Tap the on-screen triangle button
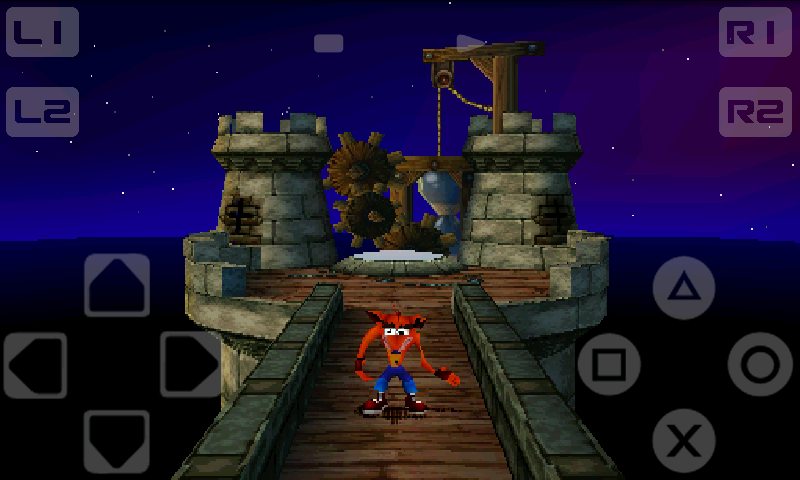This screenshot has height=480, width=800. 684,288
